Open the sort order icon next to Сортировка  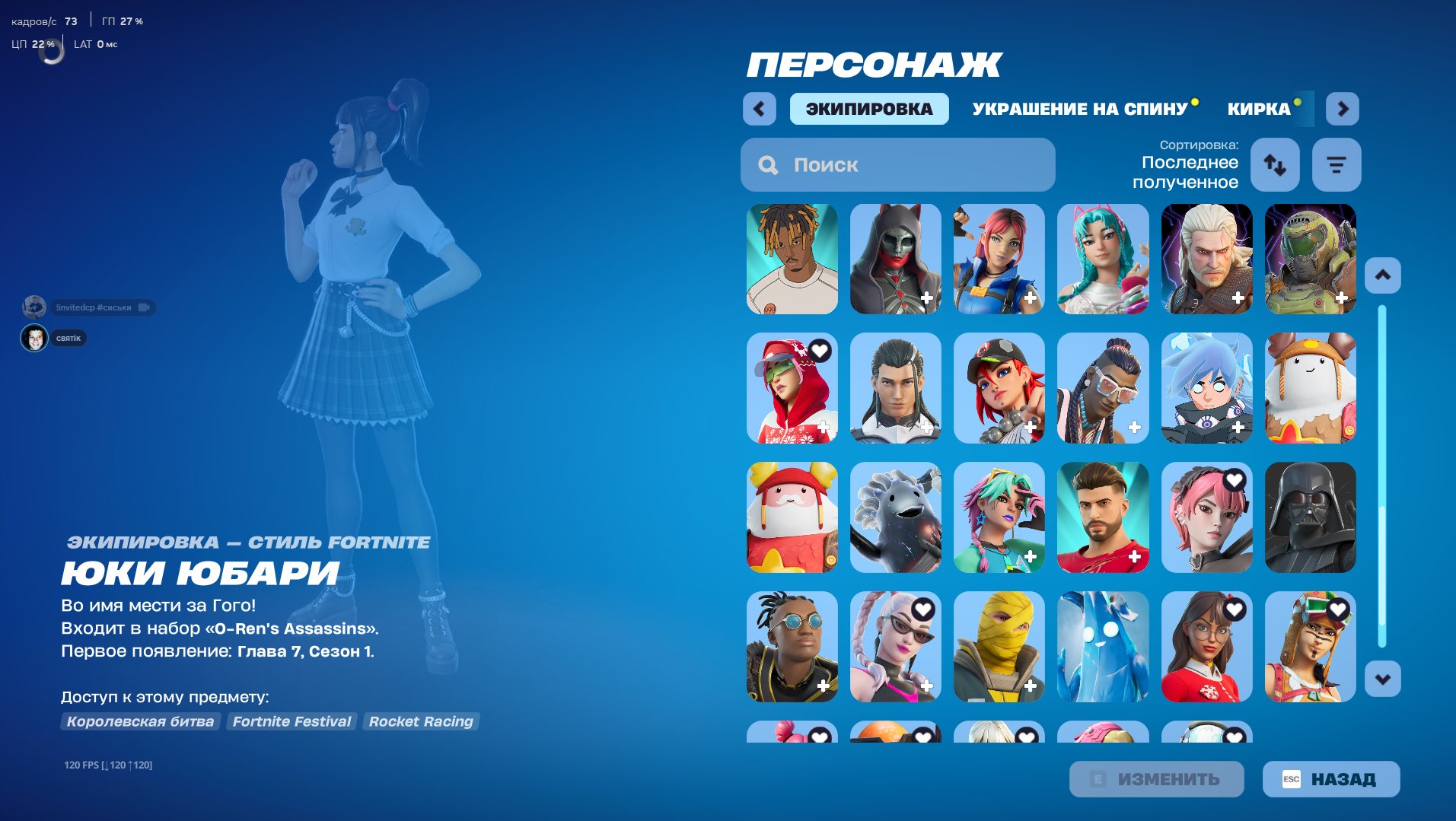click(x=1275, y=164)
